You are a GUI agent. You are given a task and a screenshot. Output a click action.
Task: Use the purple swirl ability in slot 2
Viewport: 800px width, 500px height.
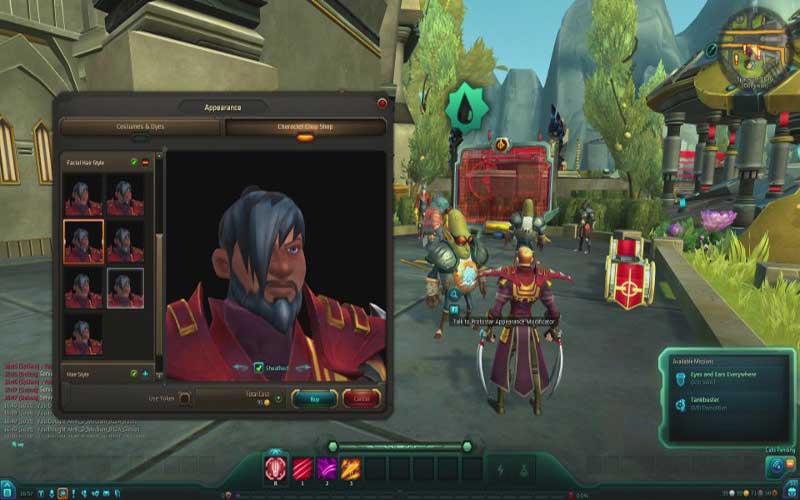click(x=326, y=467)
